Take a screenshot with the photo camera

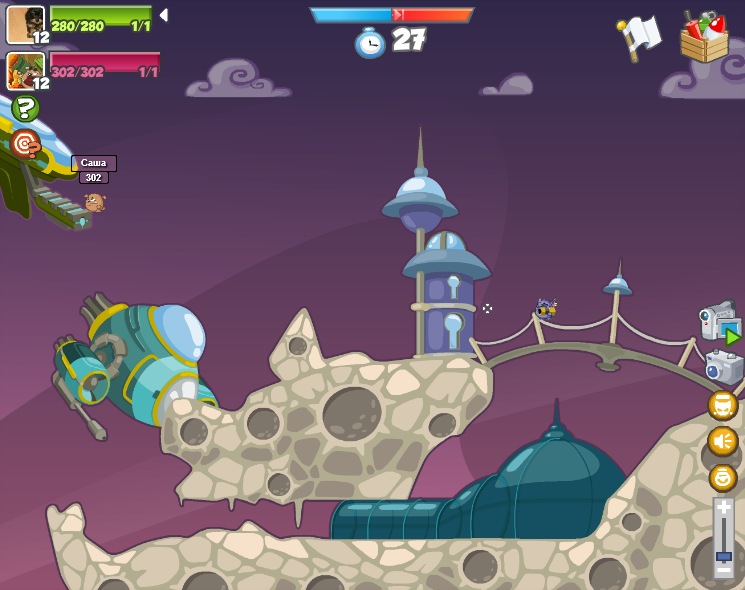[723, 366]
